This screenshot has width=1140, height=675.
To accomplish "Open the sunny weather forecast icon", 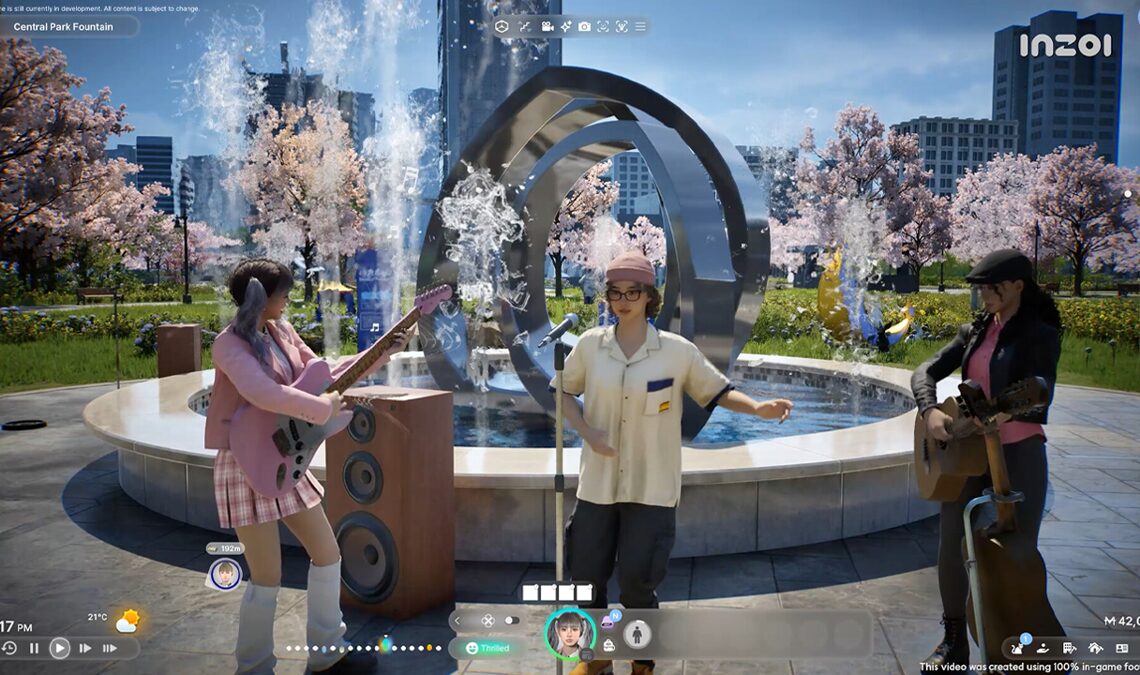I will [127, 621].
